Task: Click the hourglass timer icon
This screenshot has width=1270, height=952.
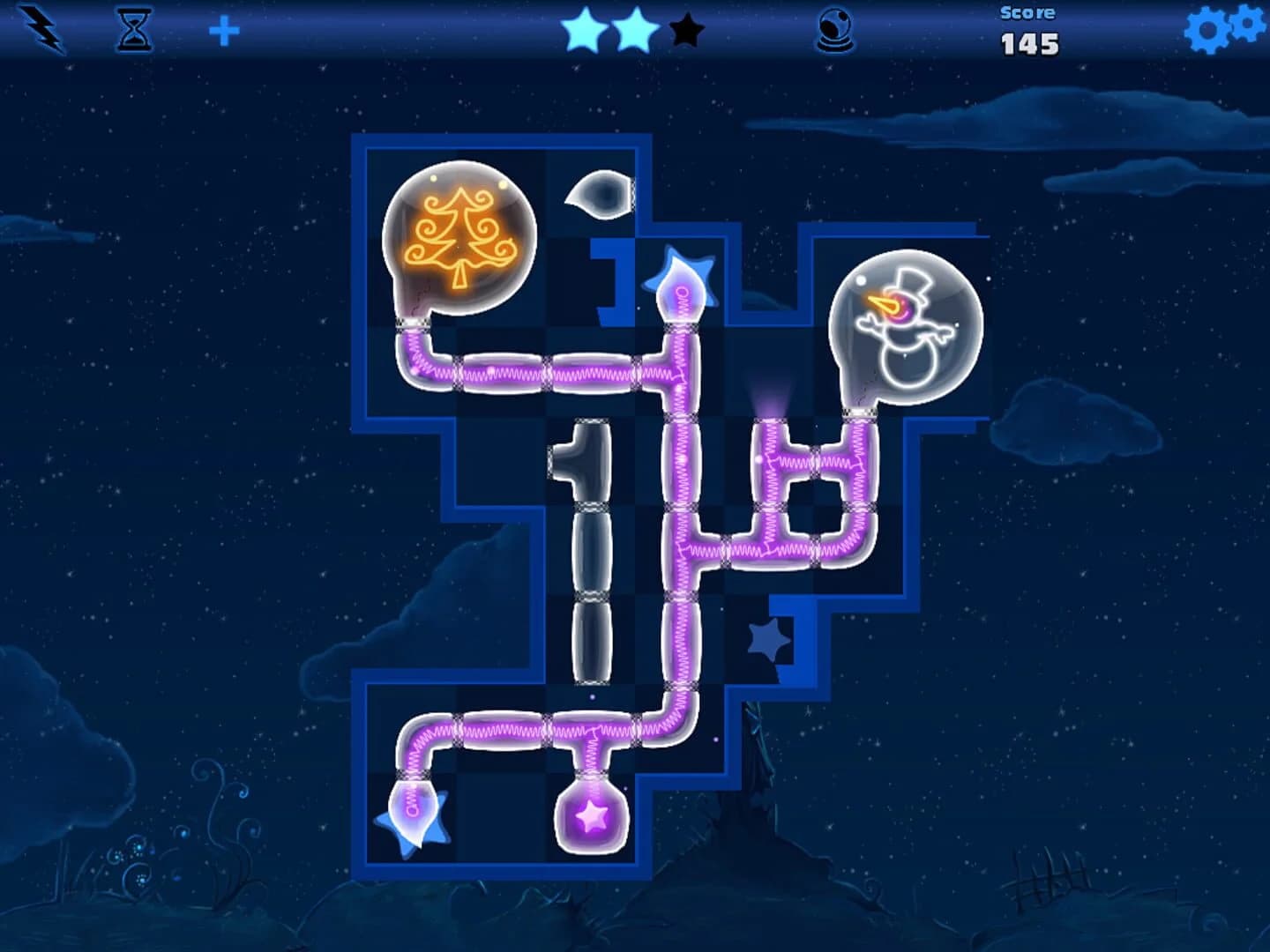Action: pos(134,29)
